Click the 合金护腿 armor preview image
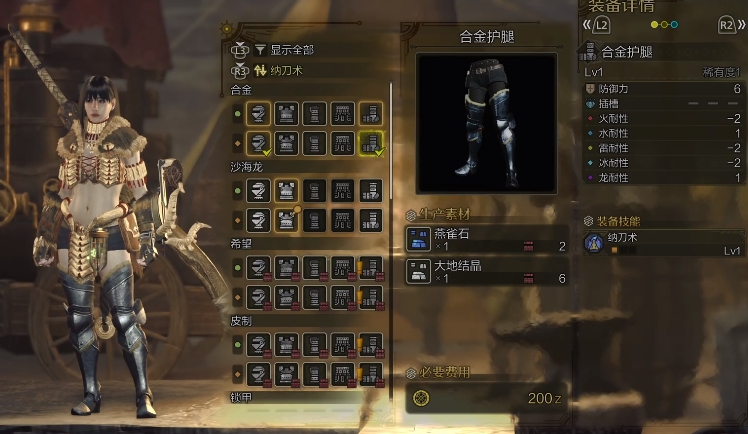 pyautogui.click(x=486, y=122)
